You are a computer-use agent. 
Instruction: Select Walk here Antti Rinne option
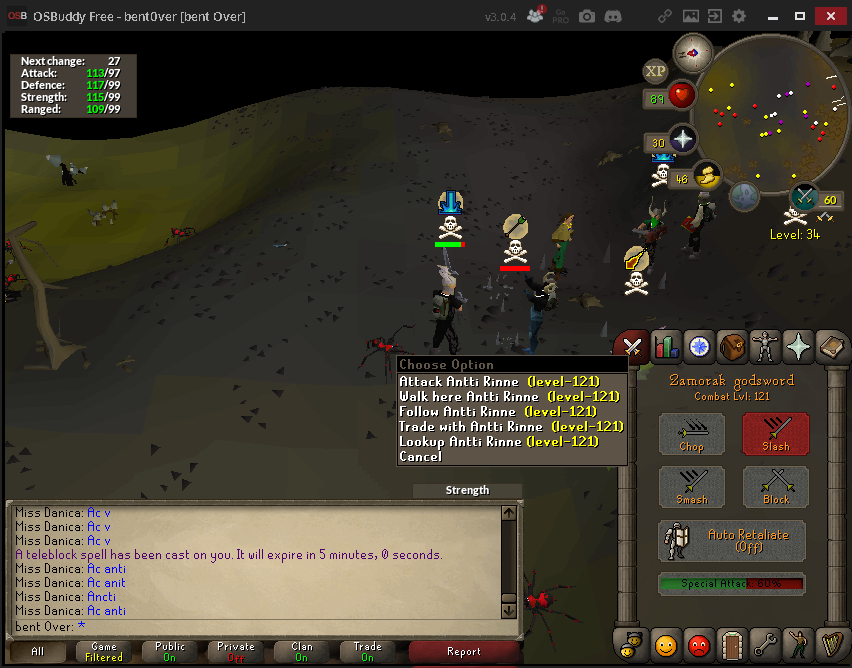(x=509, y=396)
